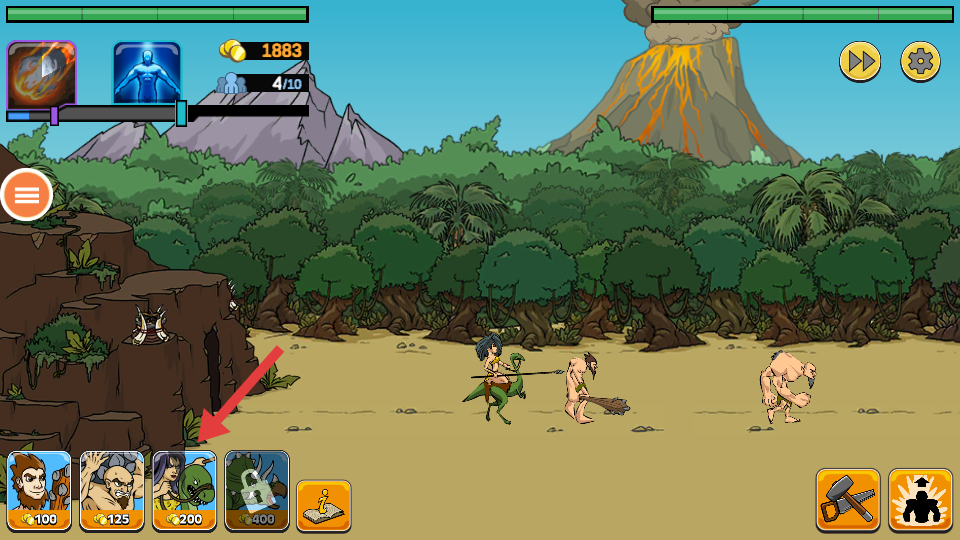
Task: Spawn the 125-gold rock thrower unit
Action: [112, 490]
